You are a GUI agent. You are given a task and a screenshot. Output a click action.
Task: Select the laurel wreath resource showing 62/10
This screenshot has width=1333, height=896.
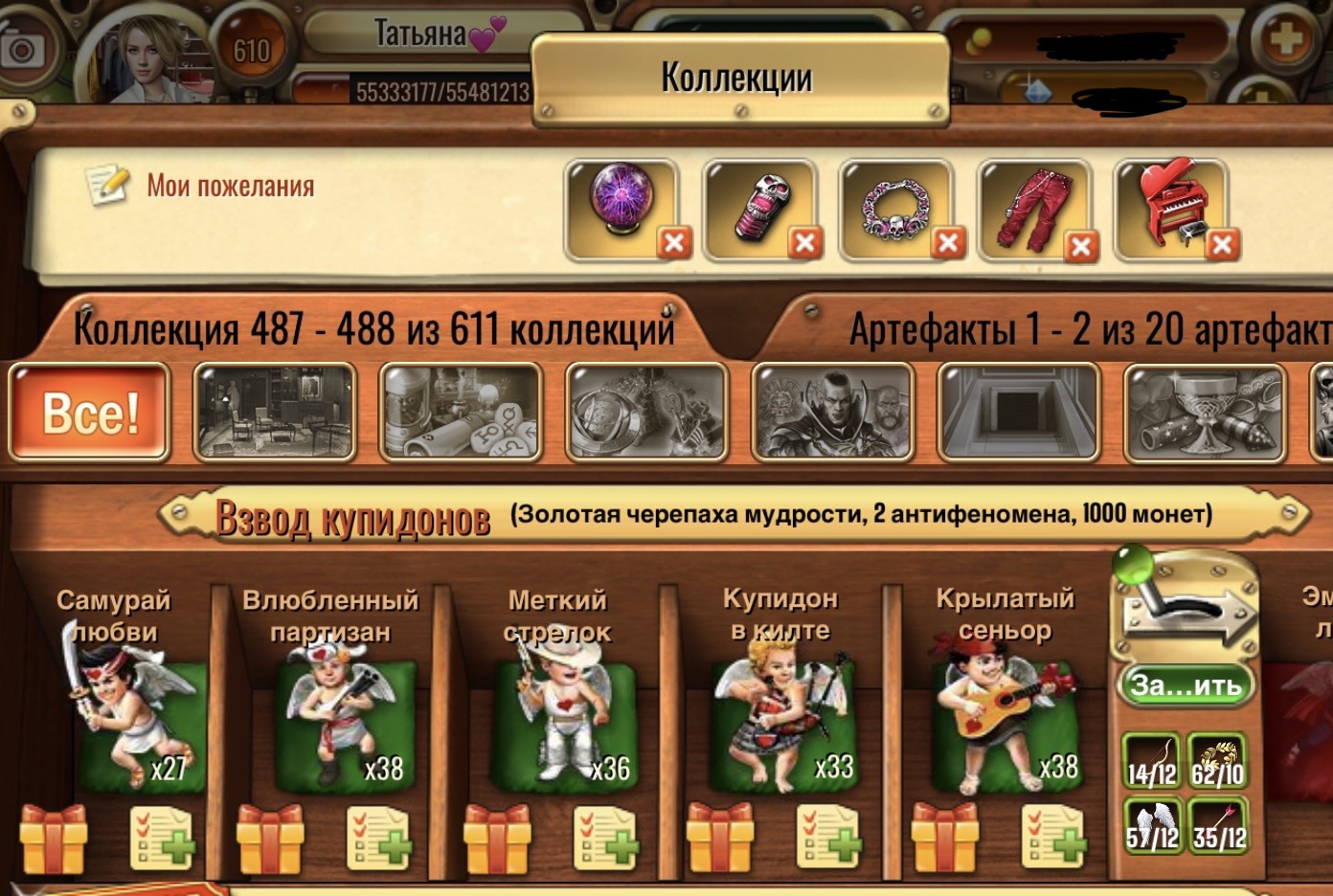tap(1217, 761)
